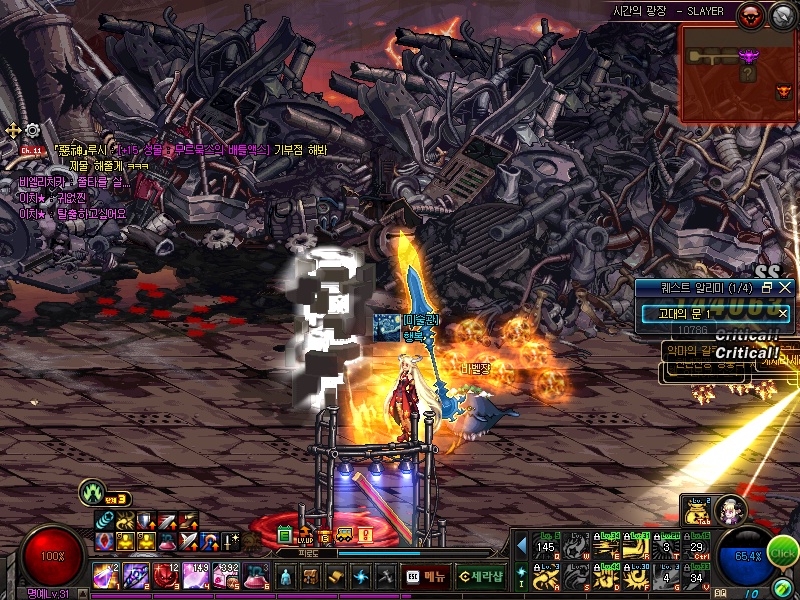
Task: Click the green Click orb button
Action: (x=783, y=553)
